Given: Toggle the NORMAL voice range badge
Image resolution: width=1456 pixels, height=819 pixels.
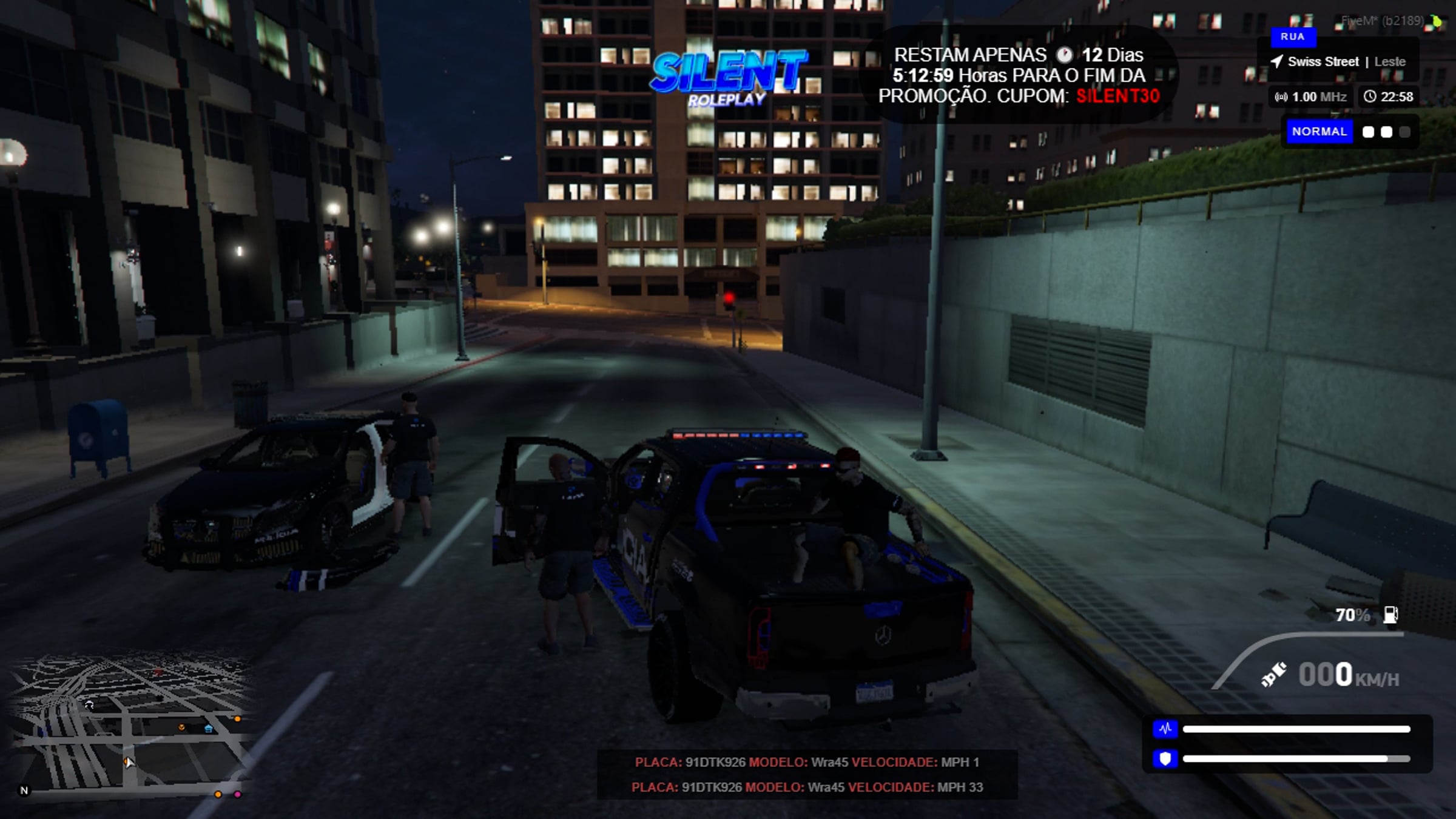Looking at the screenshot, I should (1319, 132).
